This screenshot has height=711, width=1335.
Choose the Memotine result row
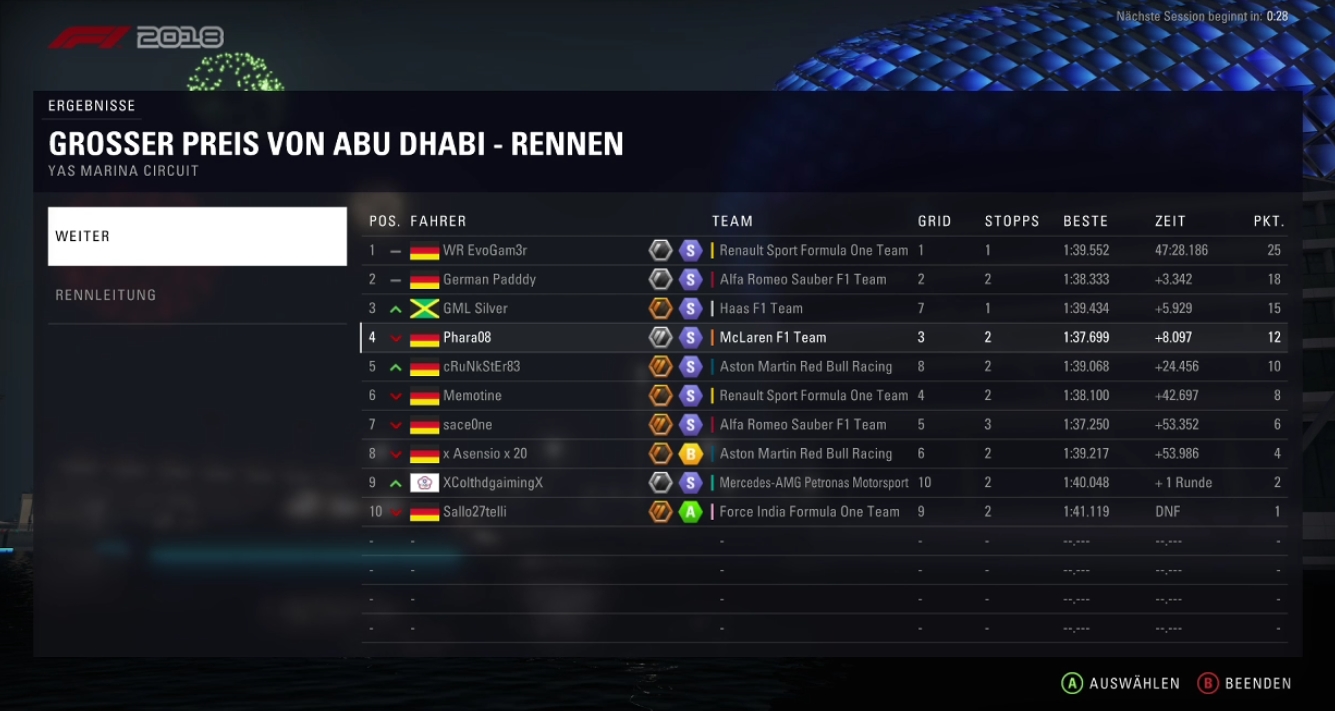pyautogui.click(x=823, y=395)
